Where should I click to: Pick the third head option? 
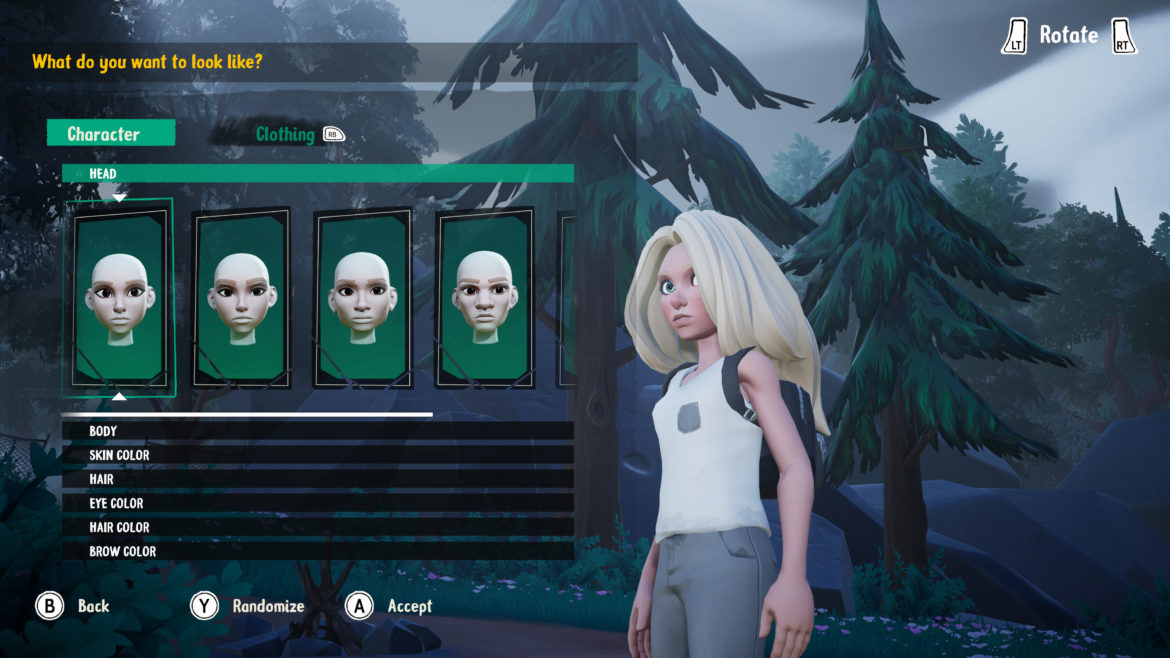(362, 299)
